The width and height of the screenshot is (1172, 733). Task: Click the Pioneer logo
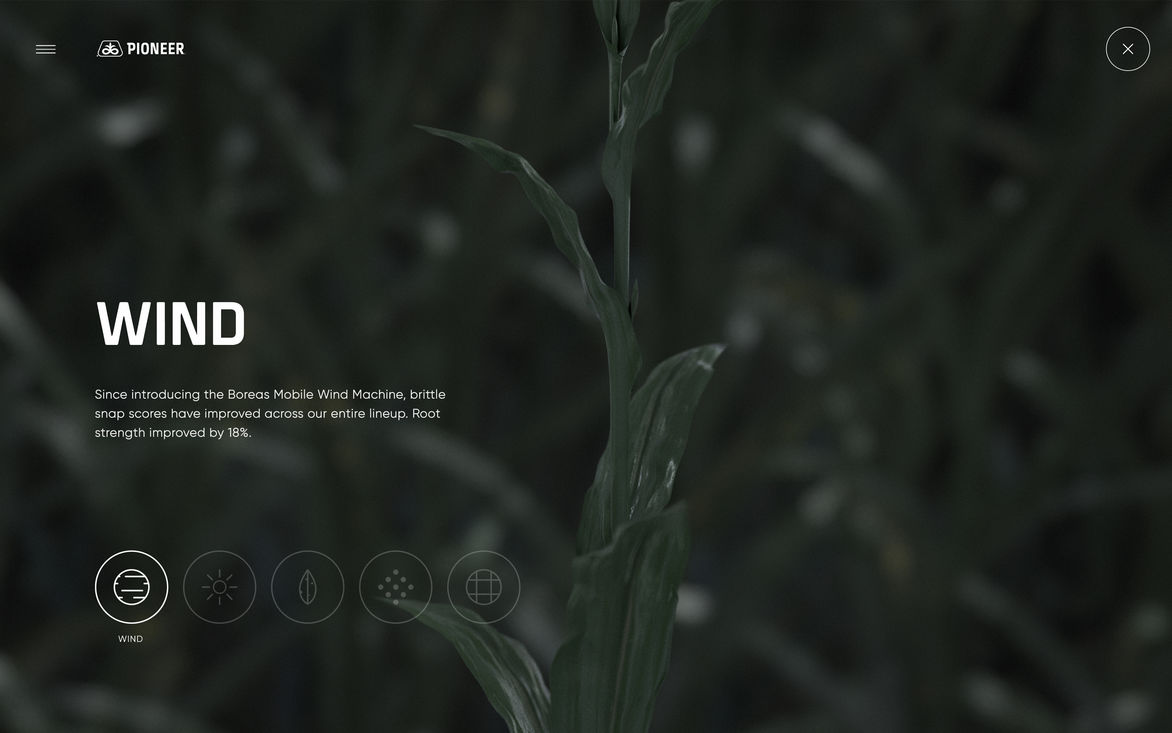point(141,49)
